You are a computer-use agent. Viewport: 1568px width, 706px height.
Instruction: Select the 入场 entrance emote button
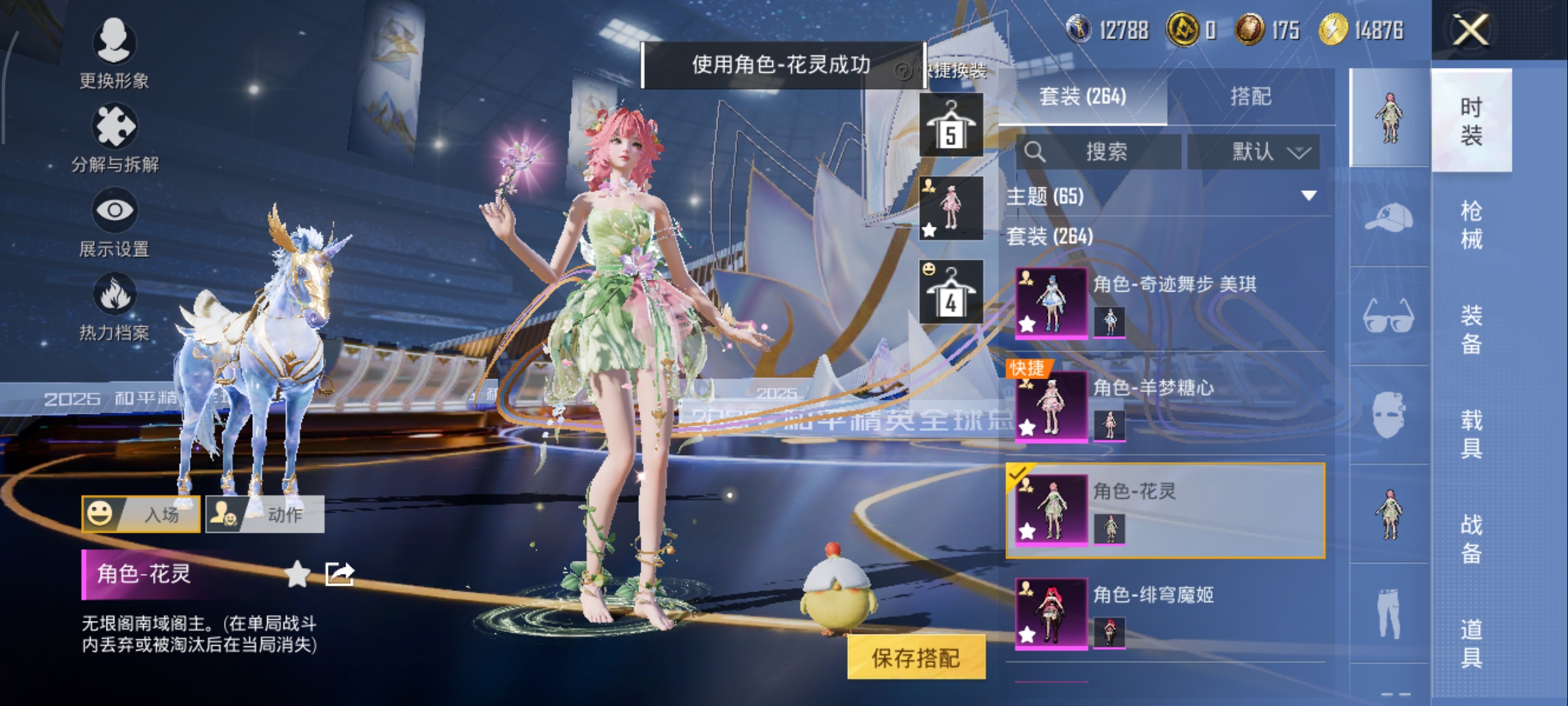tap(141, 514)
